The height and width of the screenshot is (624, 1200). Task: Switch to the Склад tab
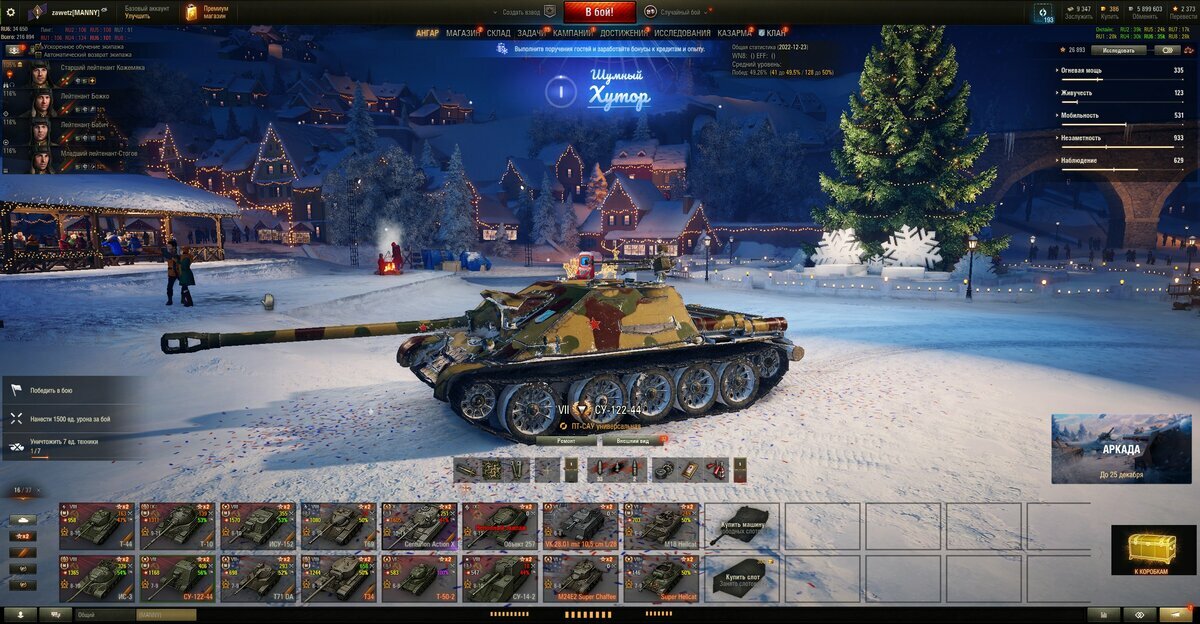click(499, 33)
